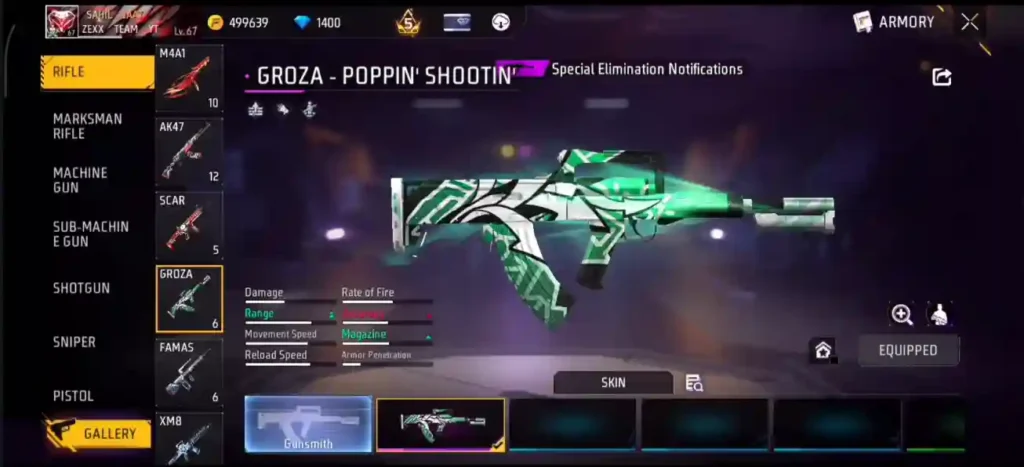
Task: Choose the Sub-Machine Gun category
Action: point(91,234)
